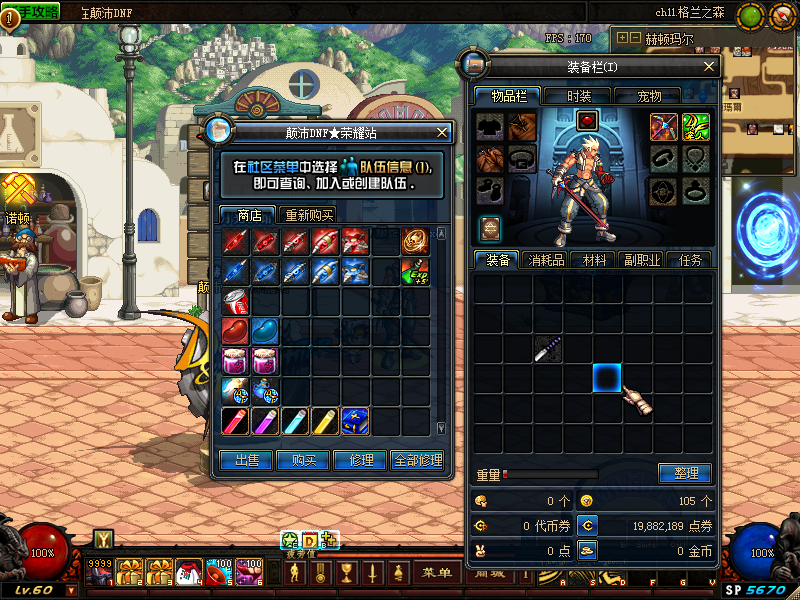Open the 宠物 pet tab

click(x=649, y=96)
